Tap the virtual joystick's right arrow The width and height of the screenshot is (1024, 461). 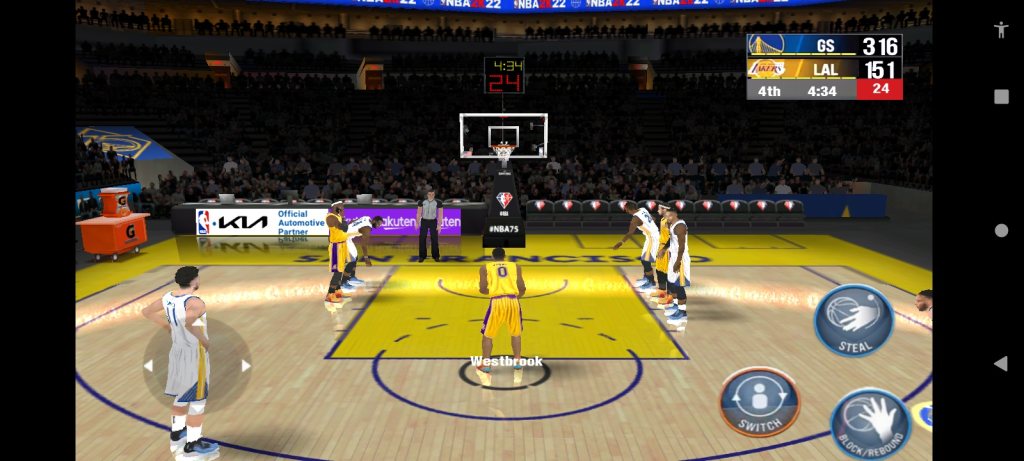pos(246,366)
